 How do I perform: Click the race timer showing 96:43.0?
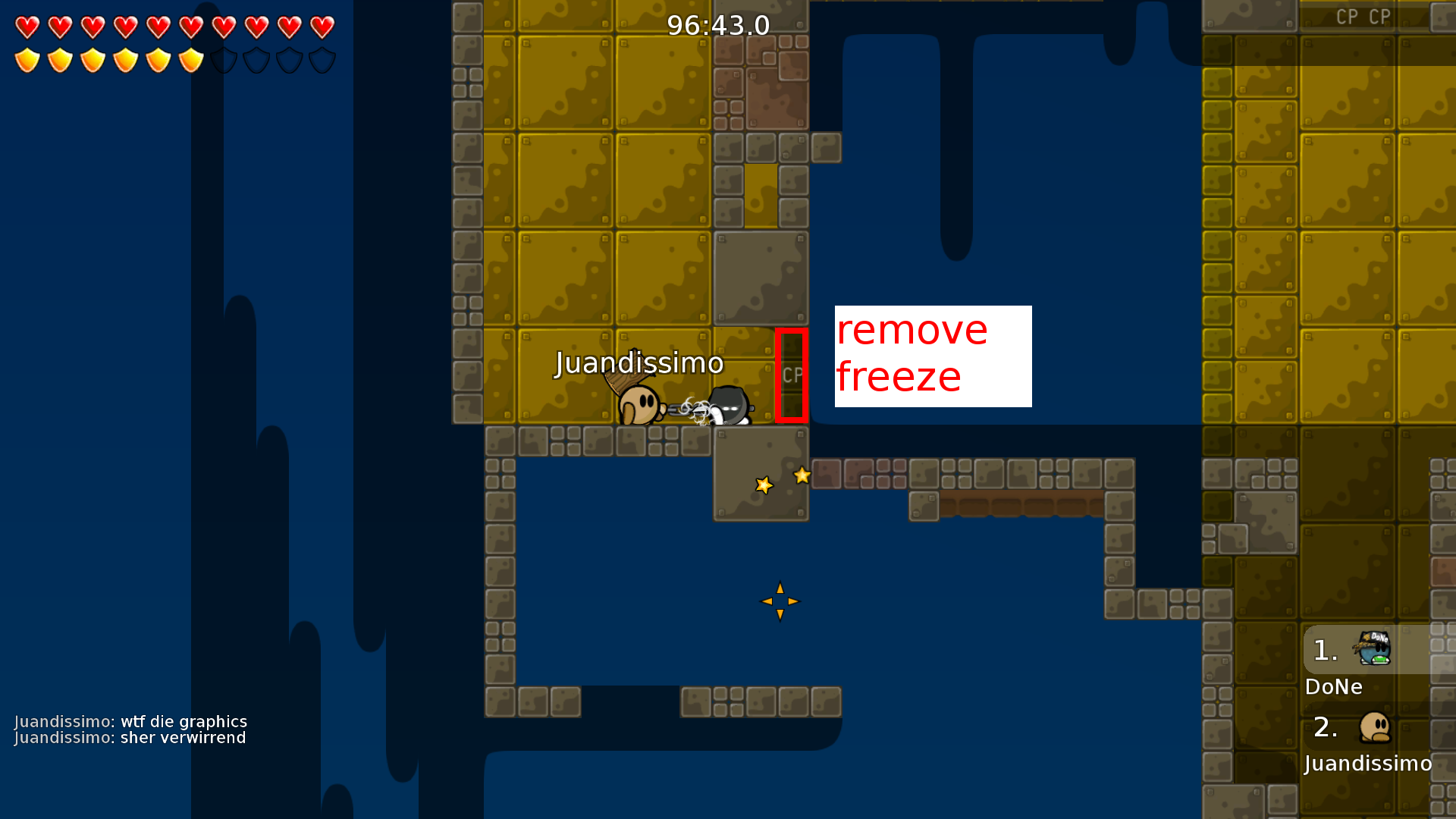717,24
